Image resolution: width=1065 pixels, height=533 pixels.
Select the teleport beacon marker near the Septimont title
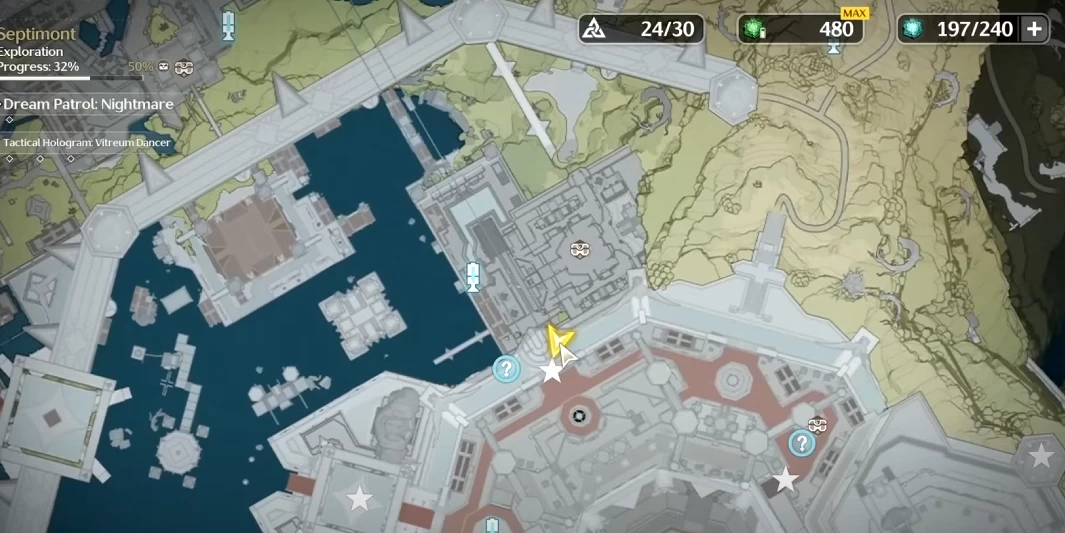click(229, 25)
